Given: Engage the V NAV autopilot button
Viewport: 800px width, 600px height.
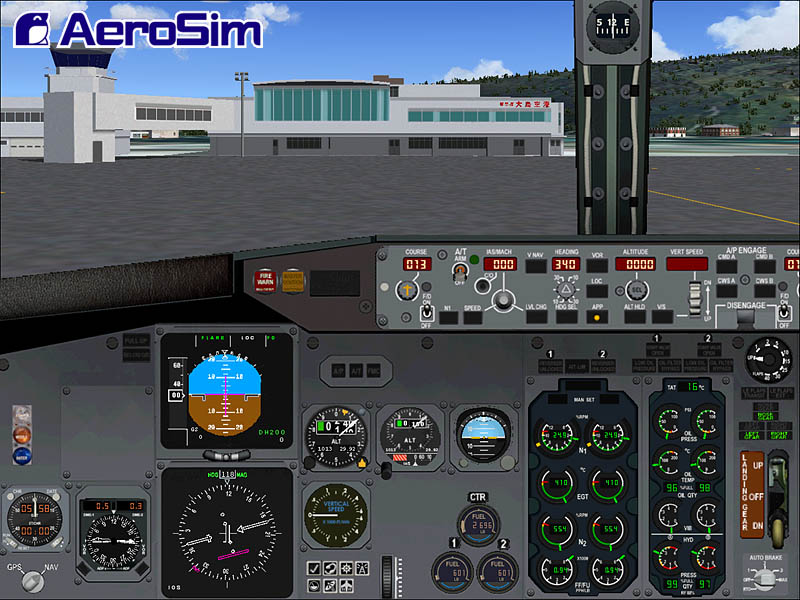Looking at the screenshot, I should pos(536,265).
